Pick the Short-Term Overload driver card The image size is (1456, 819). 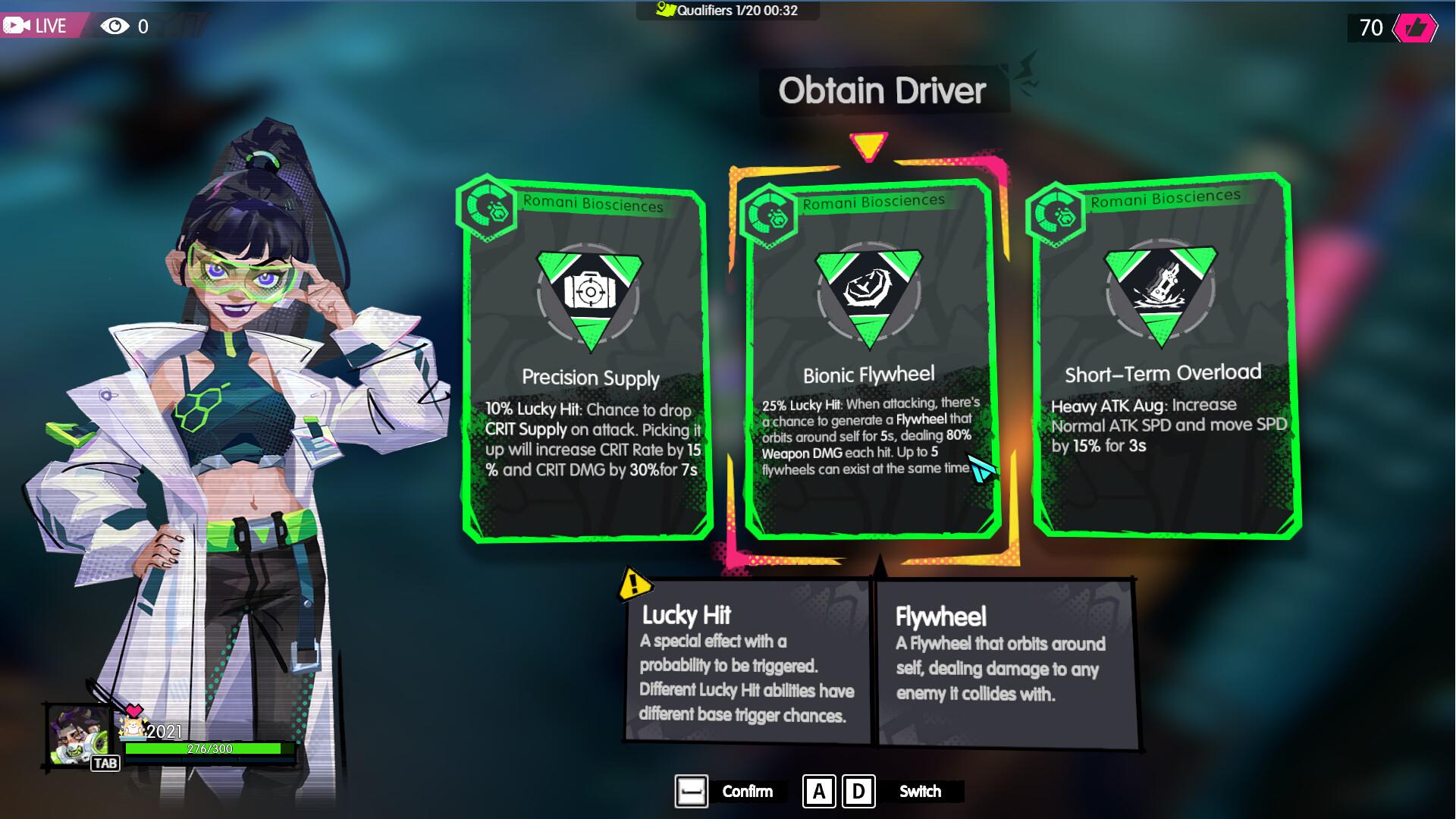pos(1164,356)
